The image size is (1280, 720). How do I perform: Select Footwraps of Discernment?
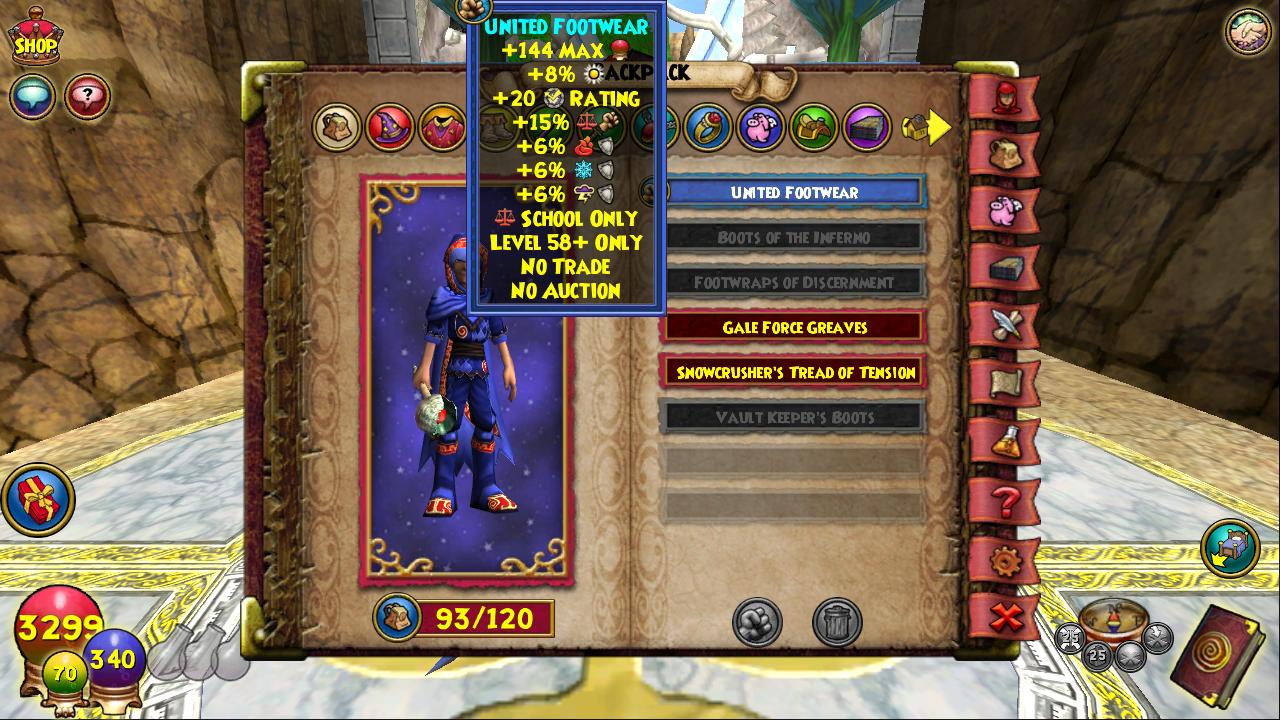[x=794, y=282]
